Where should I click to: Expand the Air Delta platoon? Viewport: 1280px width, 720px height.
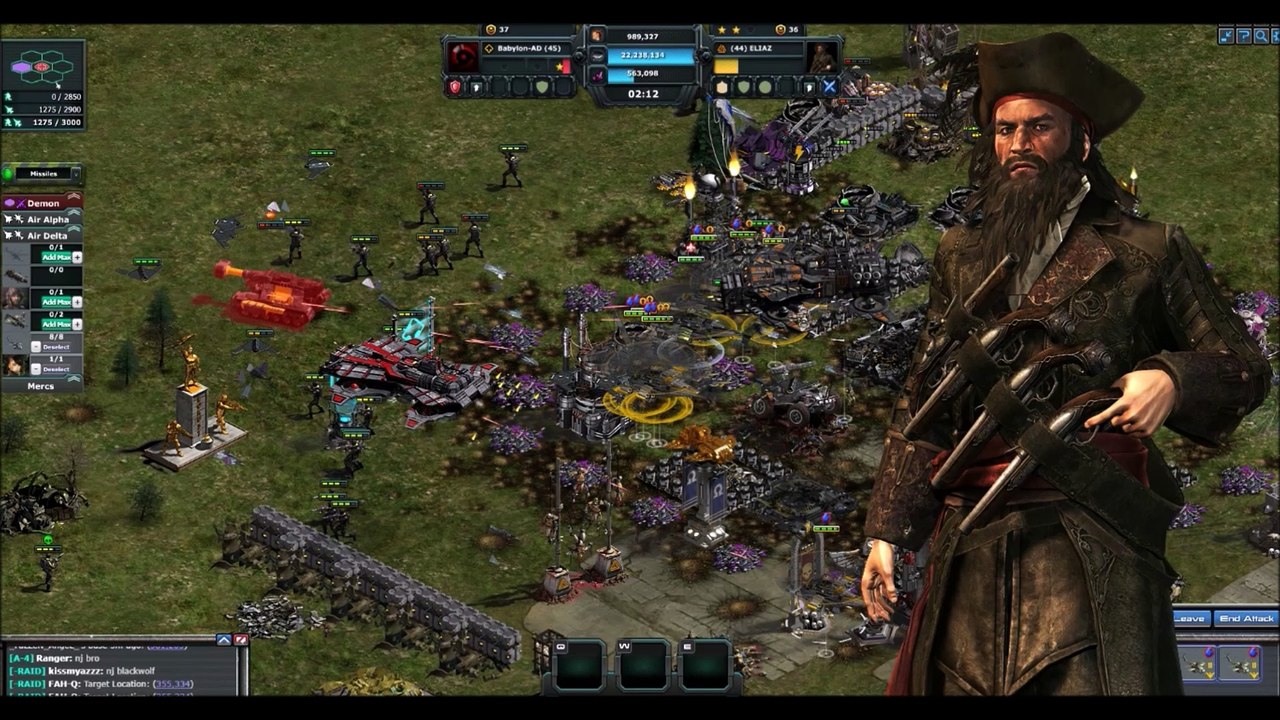pos(47,236)
